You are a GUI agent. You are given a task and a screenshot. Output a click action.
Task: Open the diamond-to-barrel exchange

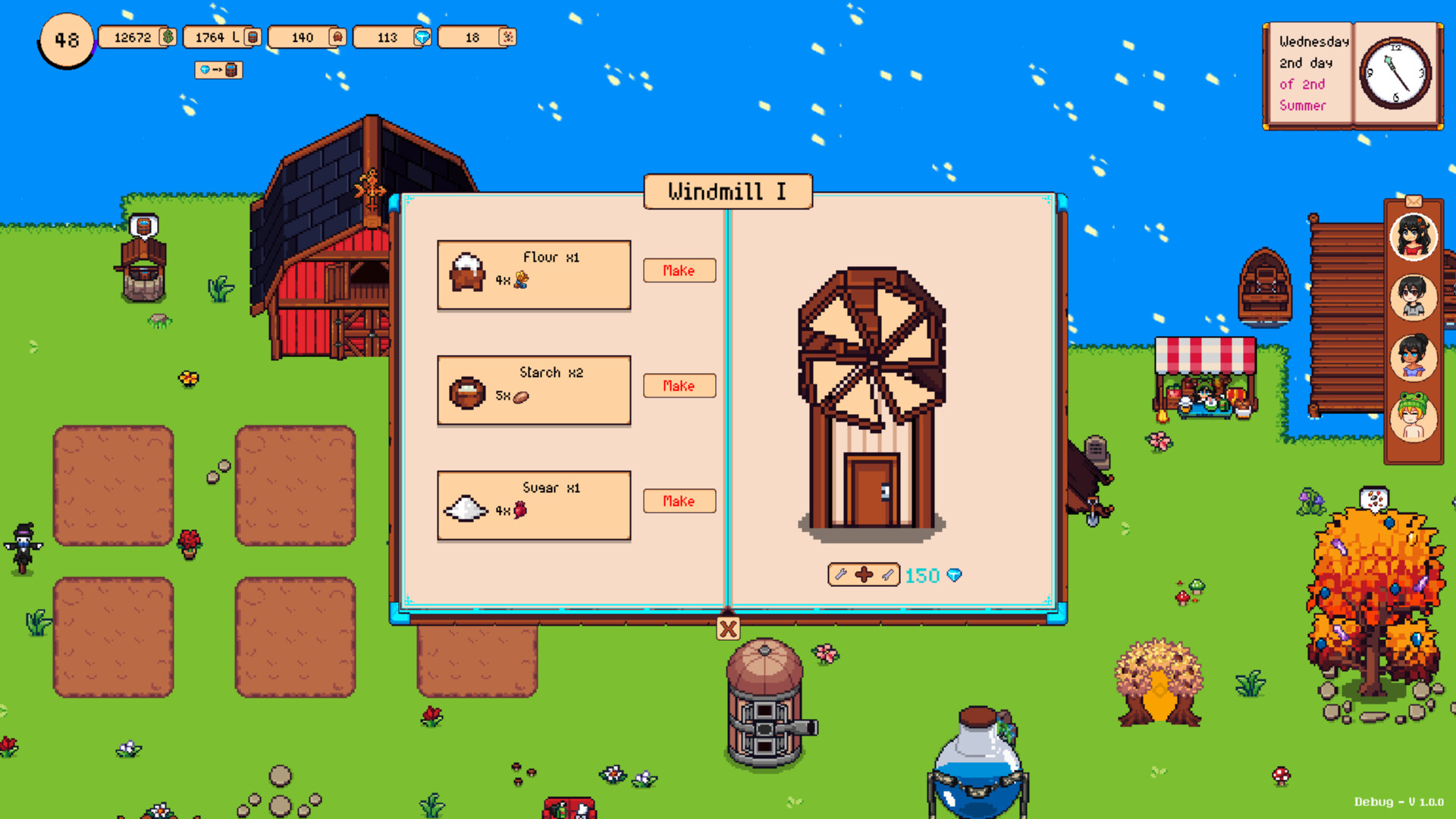[x=218, y=71]
